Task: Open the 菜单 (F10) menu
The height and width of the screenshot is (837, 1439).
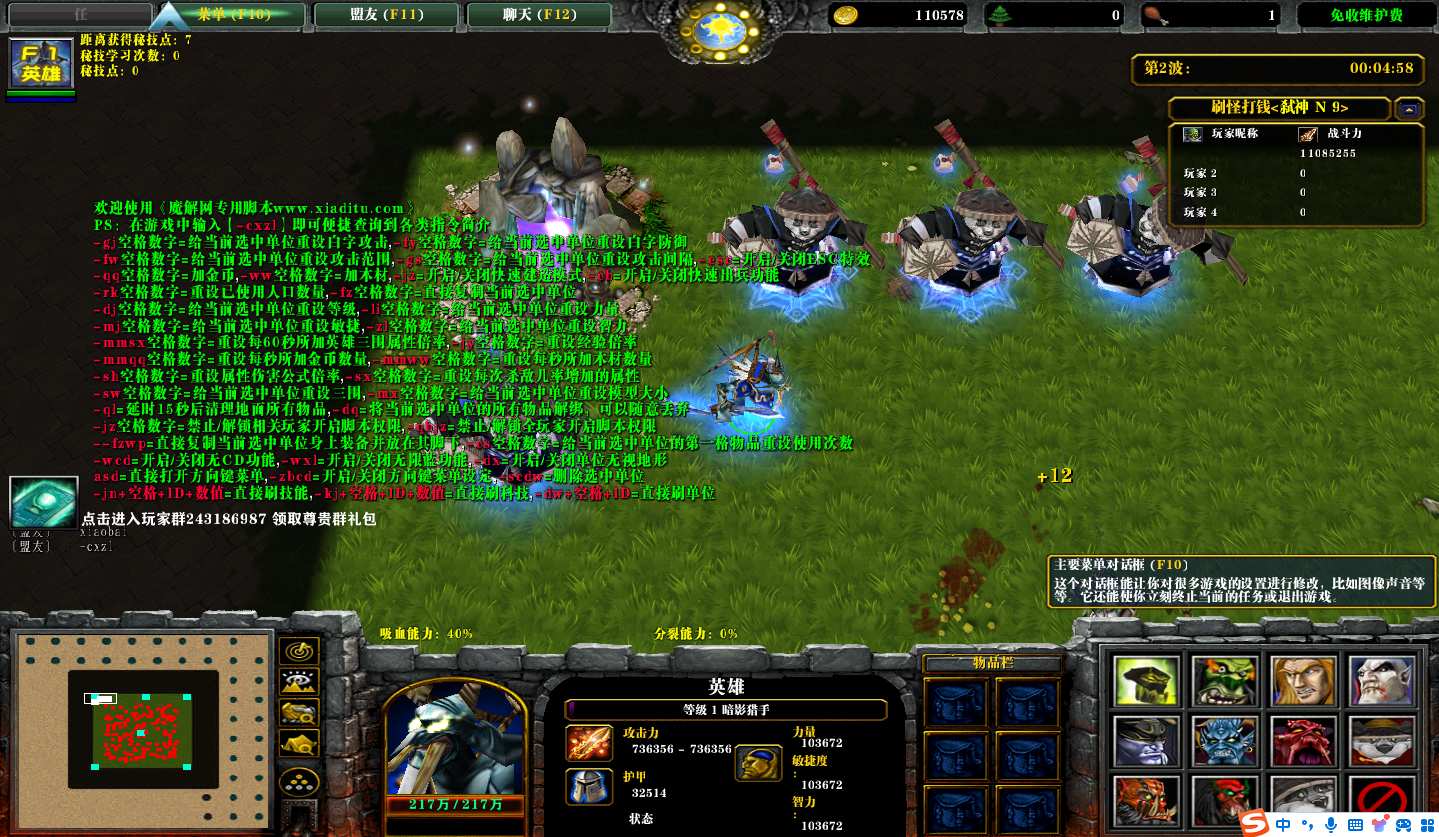Action: [x=228, y=15]
